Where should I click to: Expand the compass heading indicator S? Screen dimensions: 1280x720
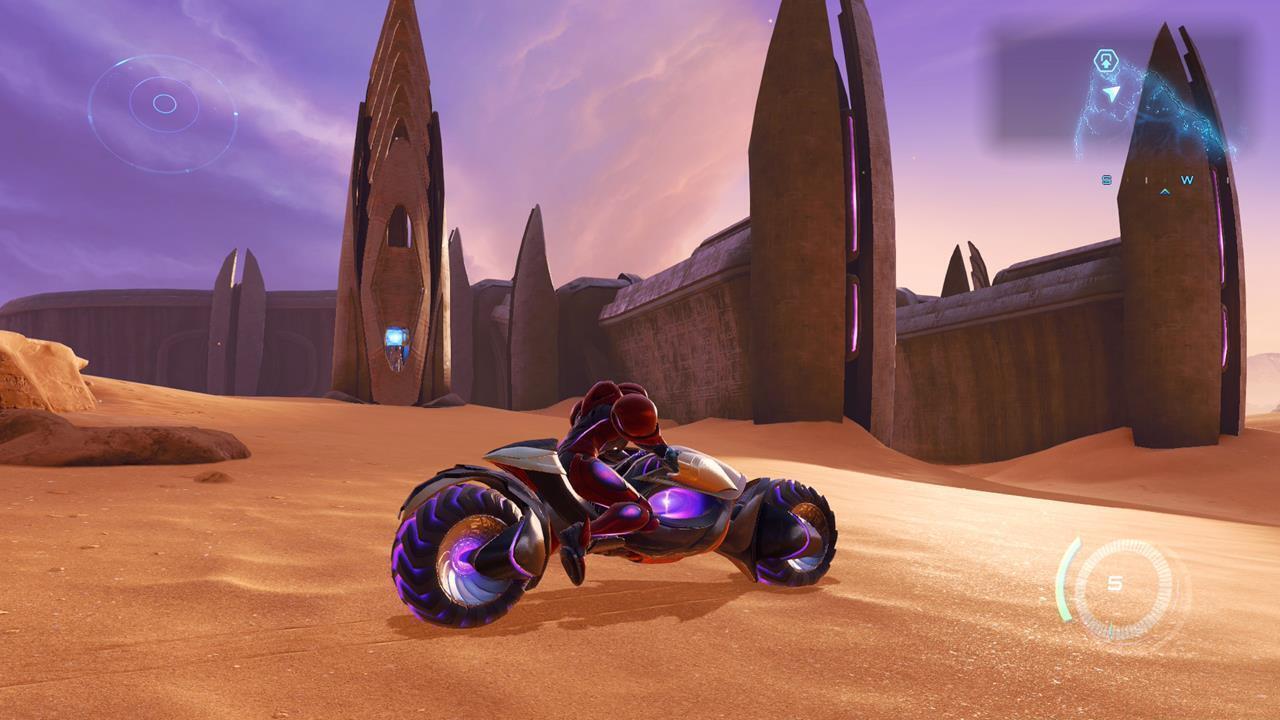point(1105,179)
